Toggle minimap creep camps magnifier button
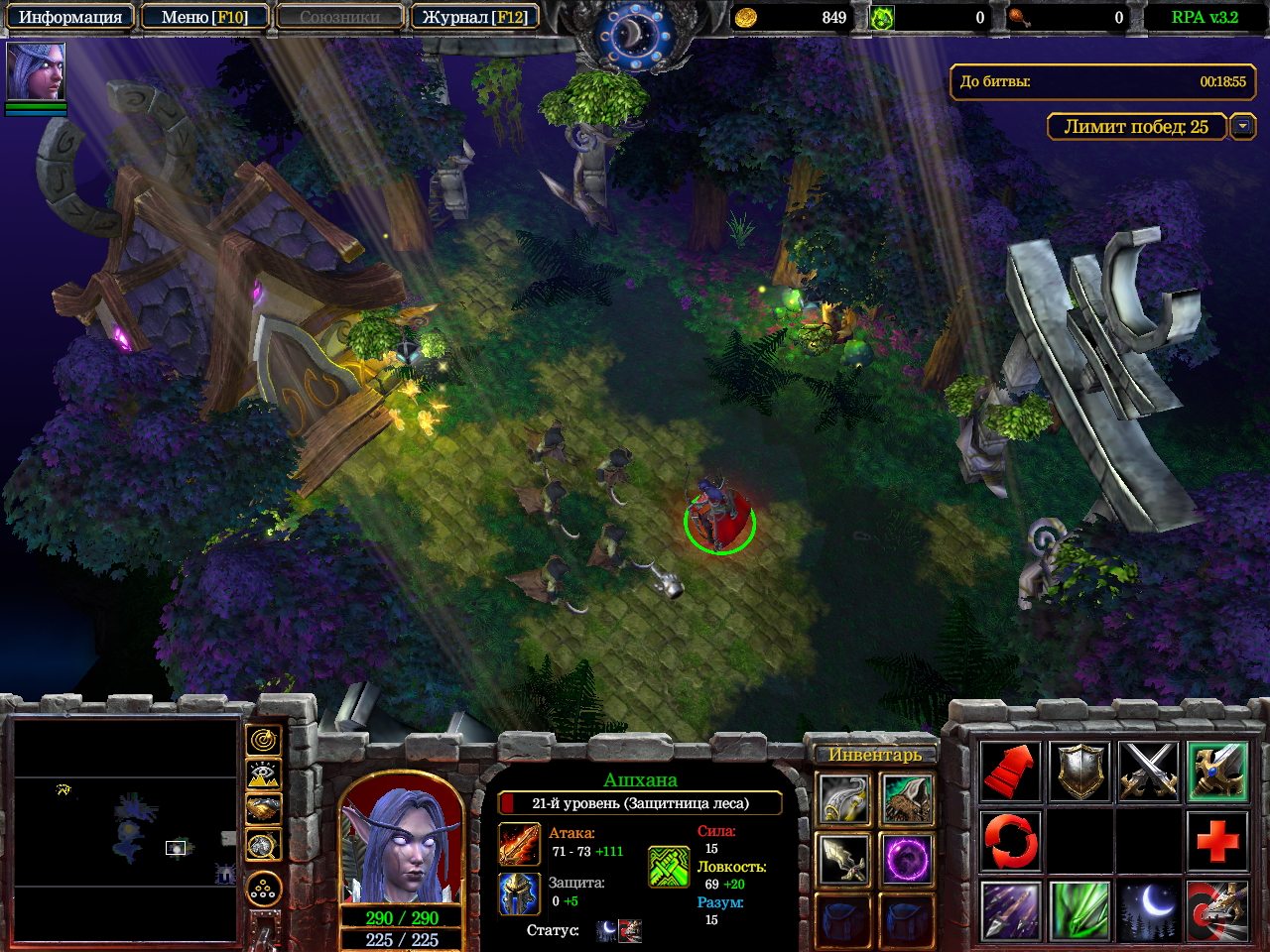The width and height of the screenshot is (1270, 952). tap(263, 845)
